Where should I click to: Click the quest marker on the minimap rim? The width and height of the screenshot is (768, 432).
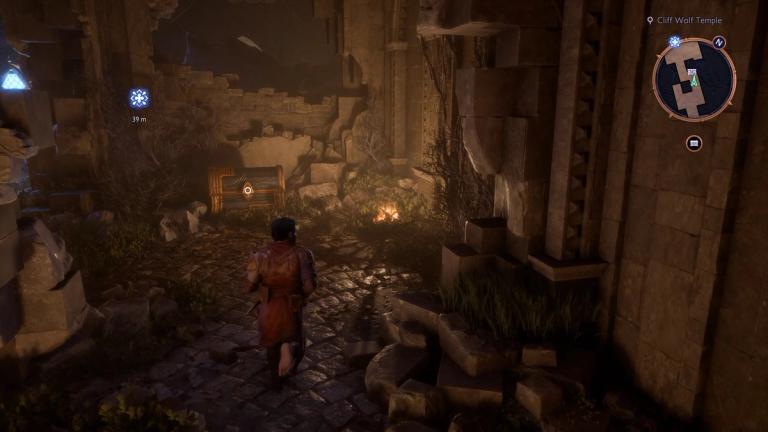pyautogui.click(x=675, y=42)
